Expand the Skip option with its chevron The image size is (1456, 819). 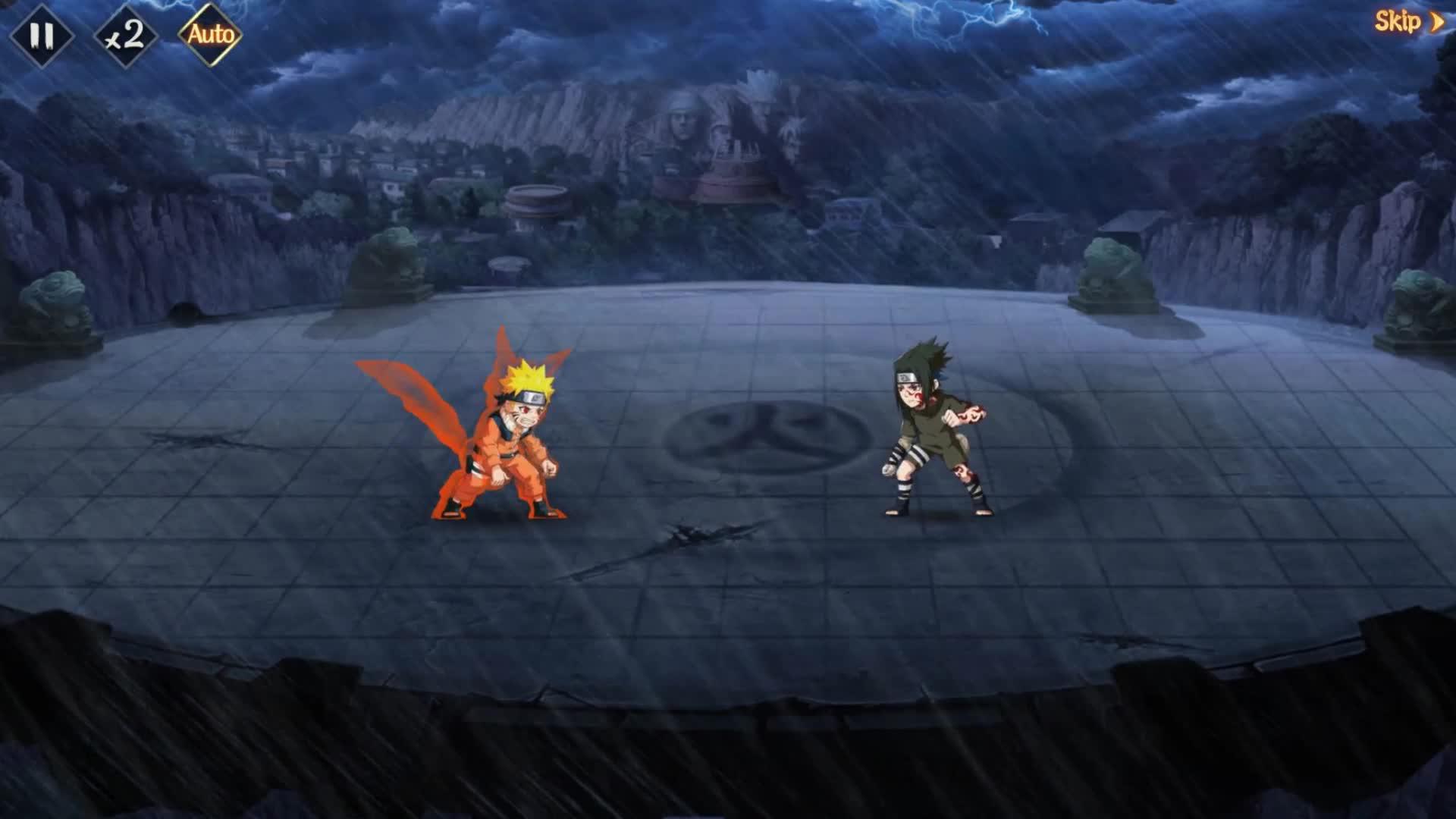1436,23
